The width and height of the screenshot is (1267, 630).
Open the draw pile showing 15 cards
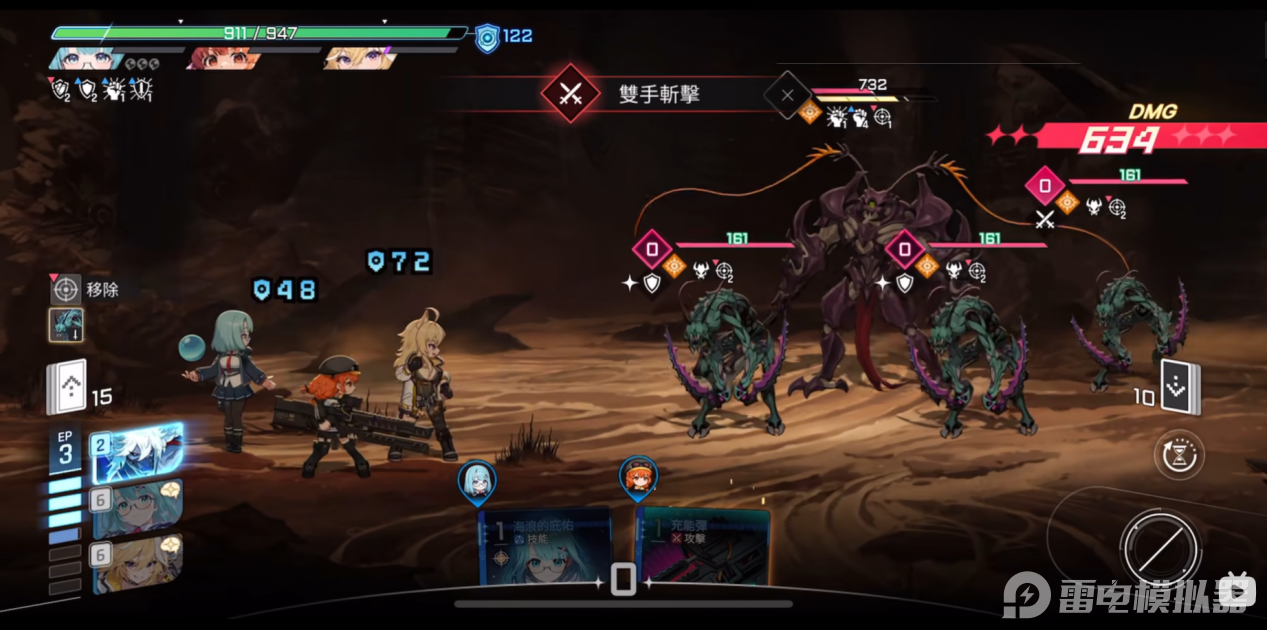67,389
